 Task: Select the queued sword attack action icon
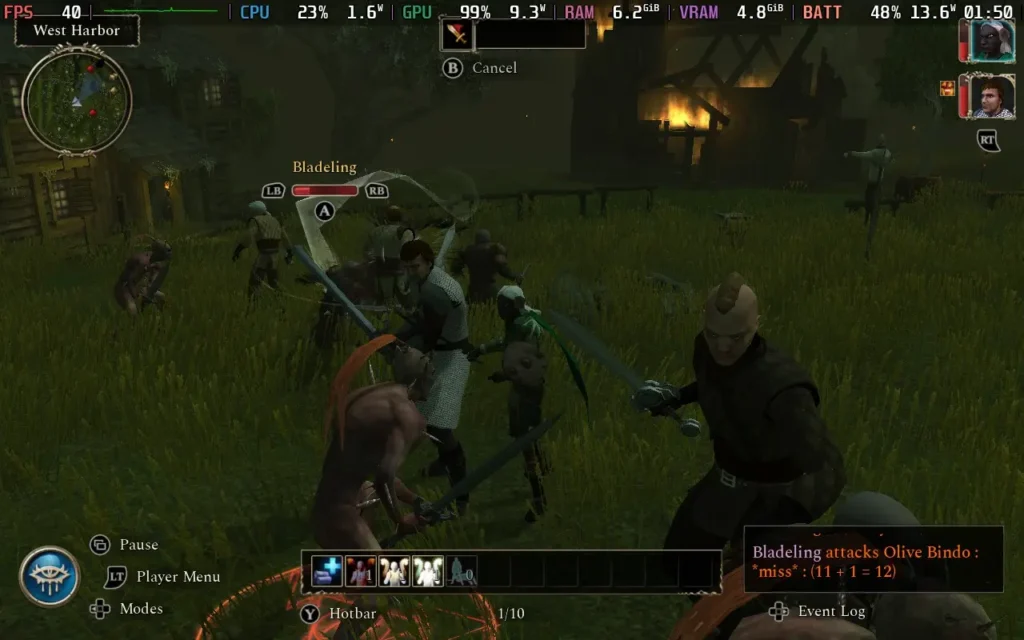[456, 35]
